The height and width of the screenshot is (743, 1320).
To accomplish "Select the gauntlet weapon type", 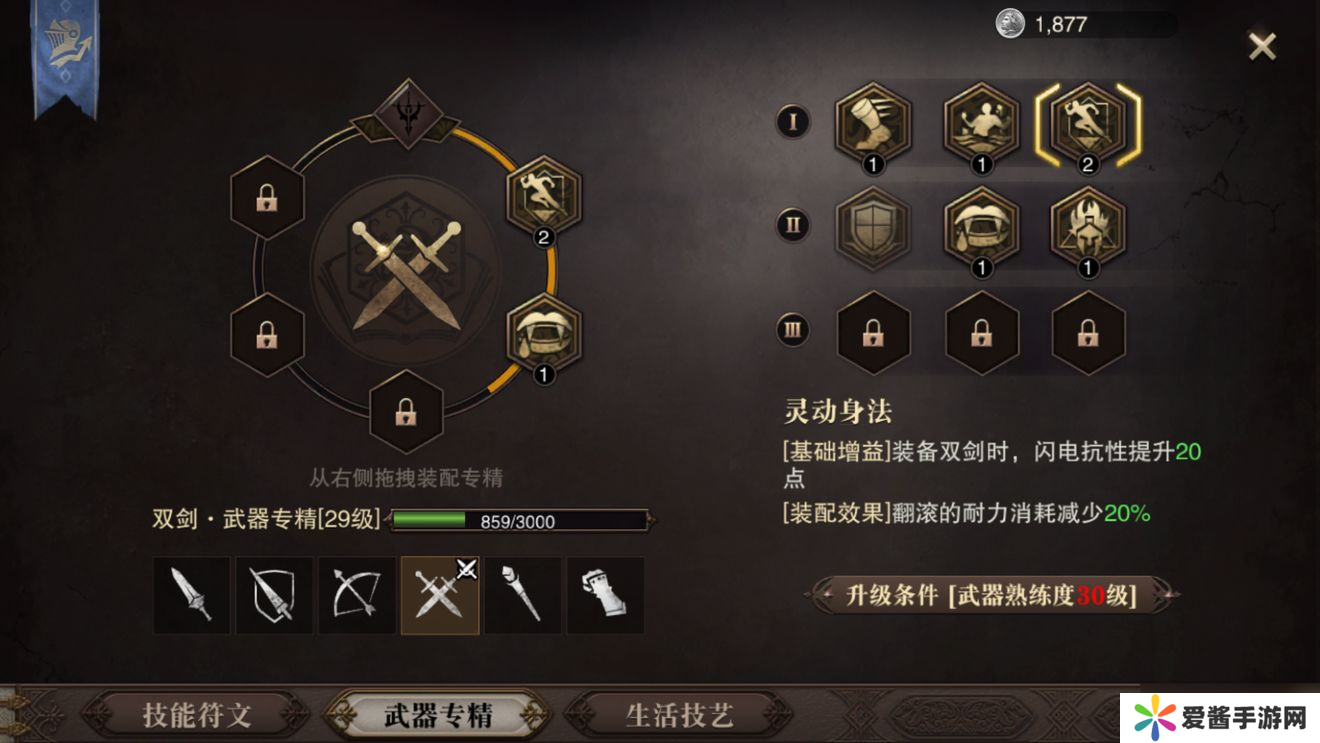I will pyautogui.click(x=606, y=596).
